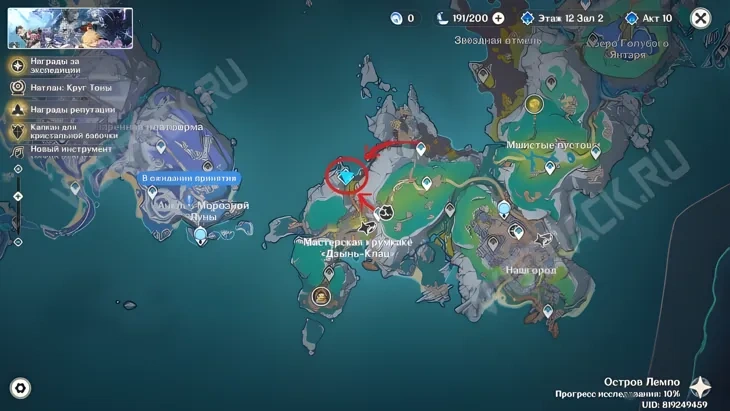
Task: Open the region selector star icon
Action: coord(701,388)
